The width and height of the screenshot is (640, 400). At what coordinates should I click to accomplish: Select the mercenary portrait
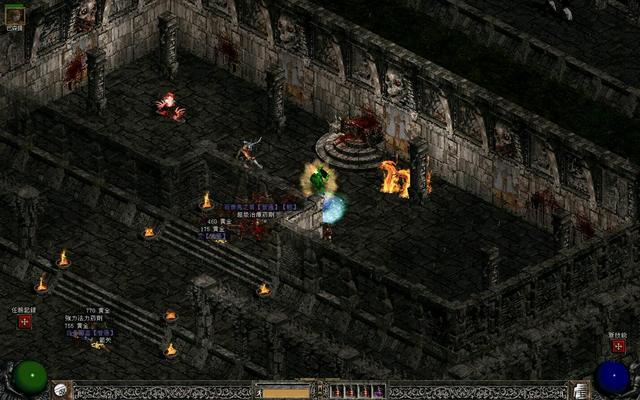click(14, 12)
